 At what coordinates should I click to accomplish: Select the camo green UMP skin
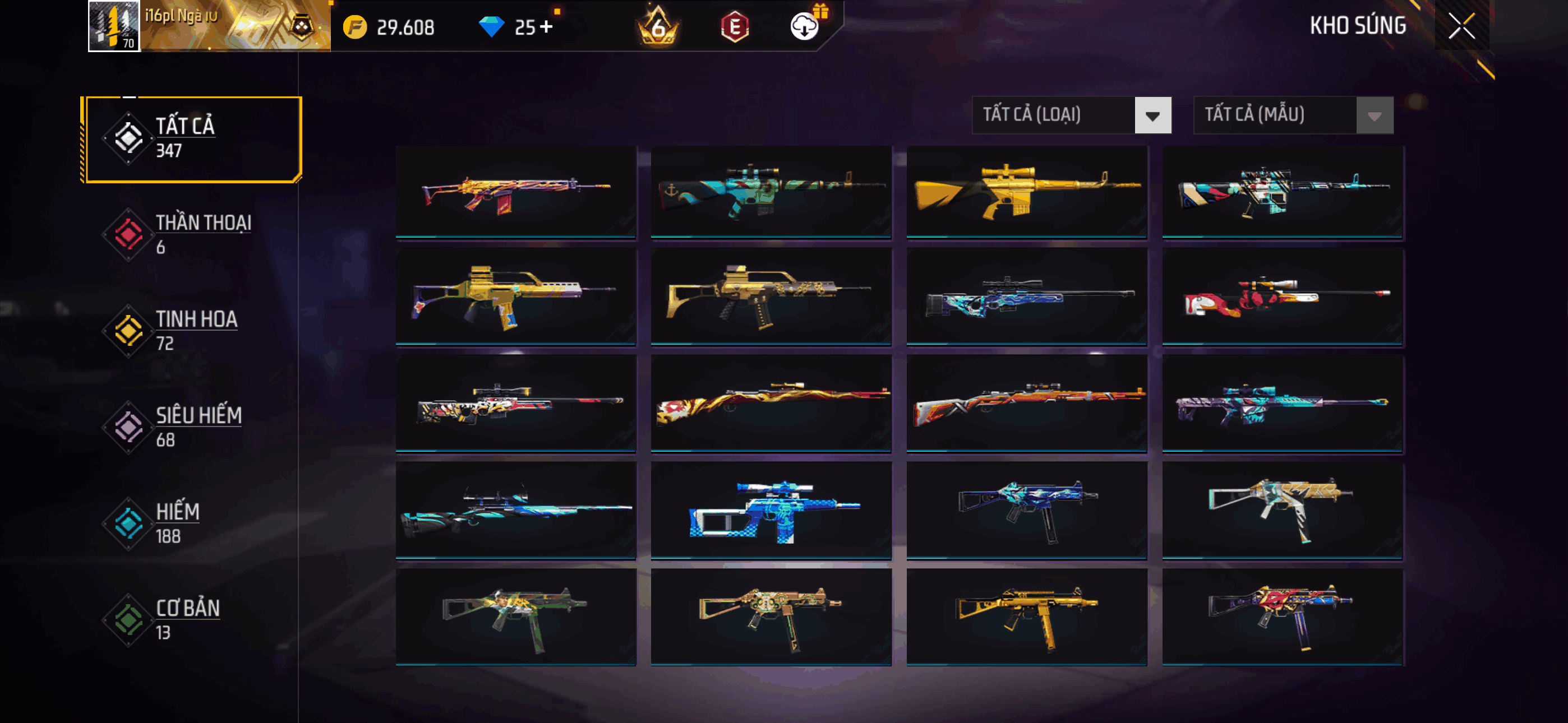coord(515,616)
